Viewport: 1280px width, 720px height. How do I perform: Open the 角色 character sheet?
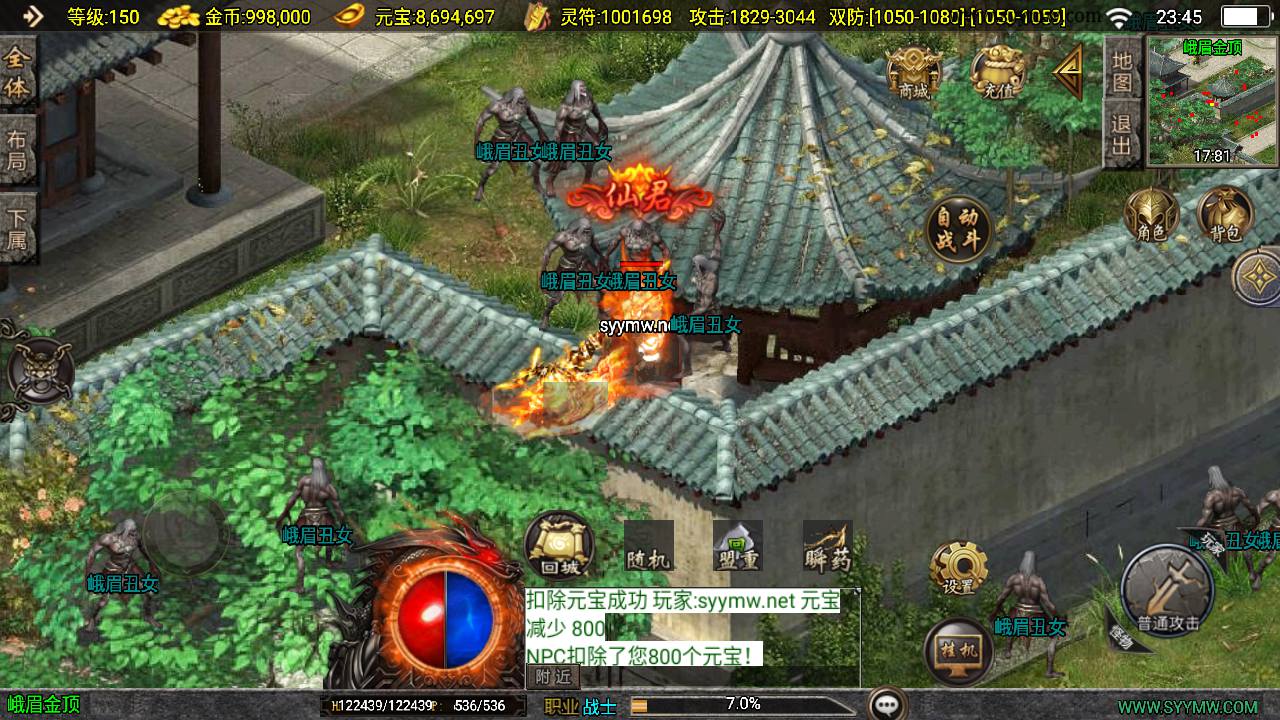point(1152,215)
